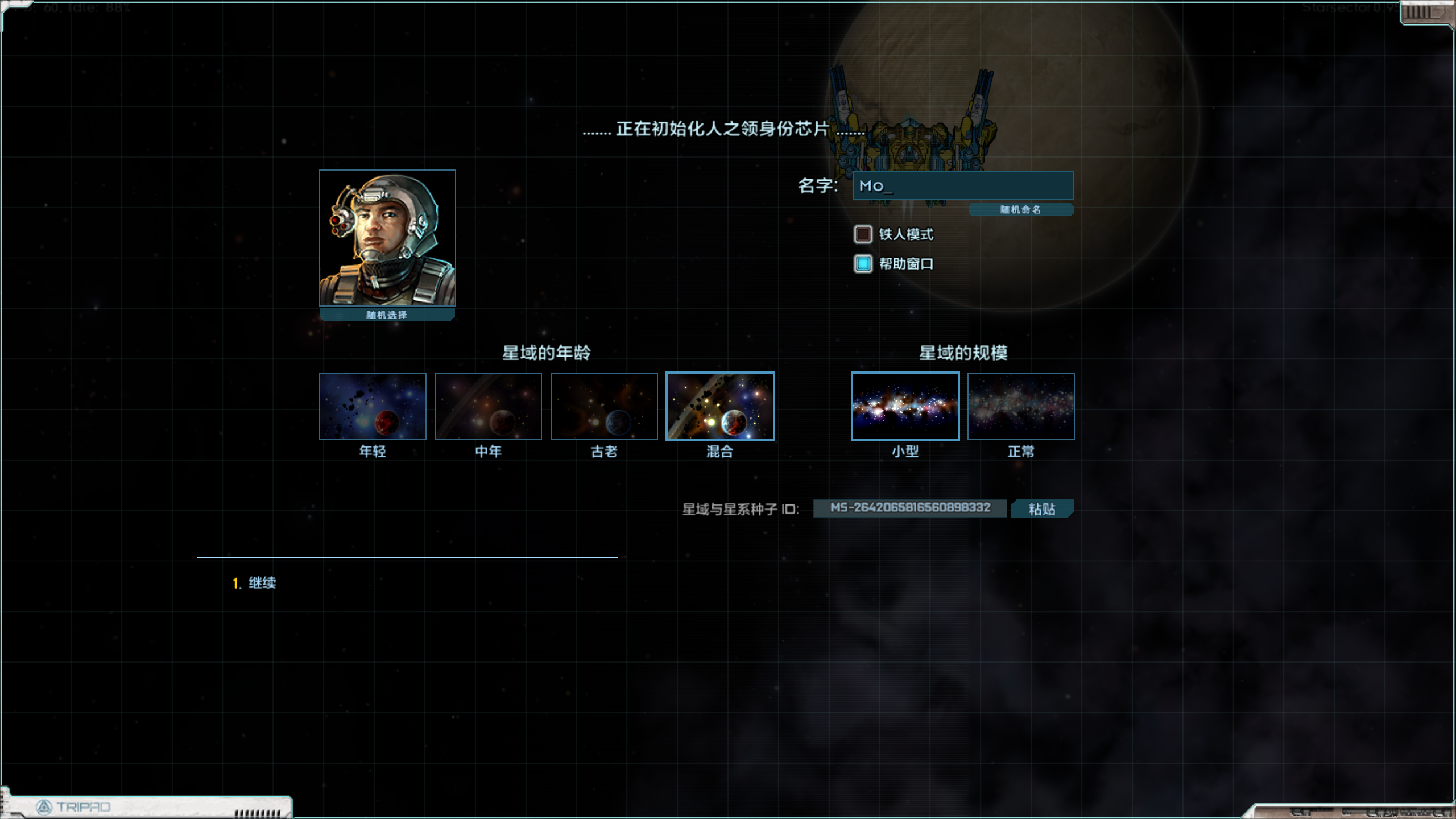Toggle the 铁人模式 checkbox off again

[x=862, y=234]
